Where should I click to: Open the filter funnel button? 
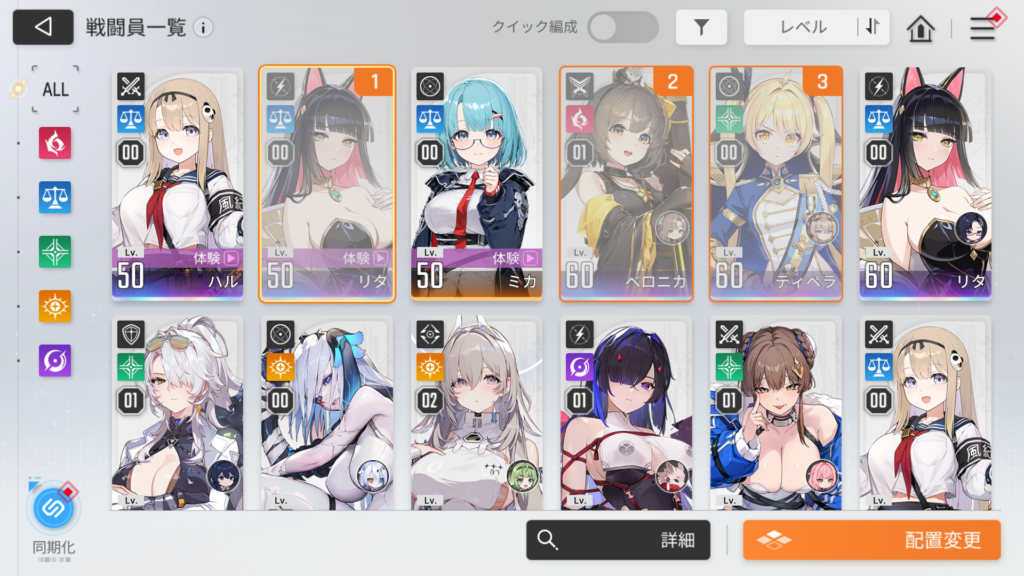pos(701,28)
